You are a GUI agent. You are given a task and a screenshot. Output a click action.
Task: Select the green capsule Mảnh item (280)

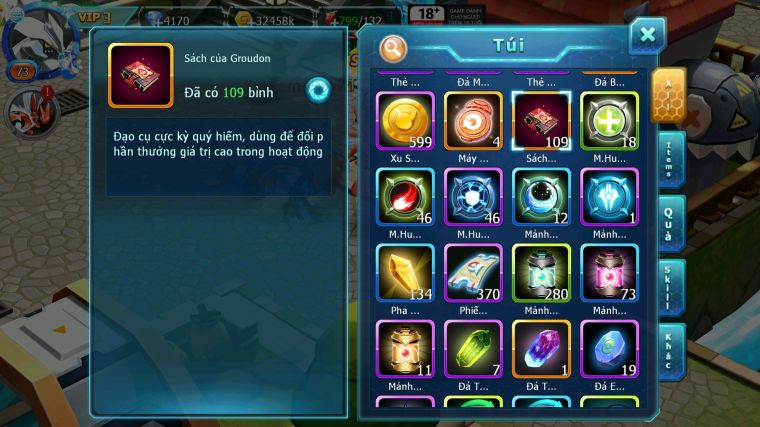pos(541,272)
